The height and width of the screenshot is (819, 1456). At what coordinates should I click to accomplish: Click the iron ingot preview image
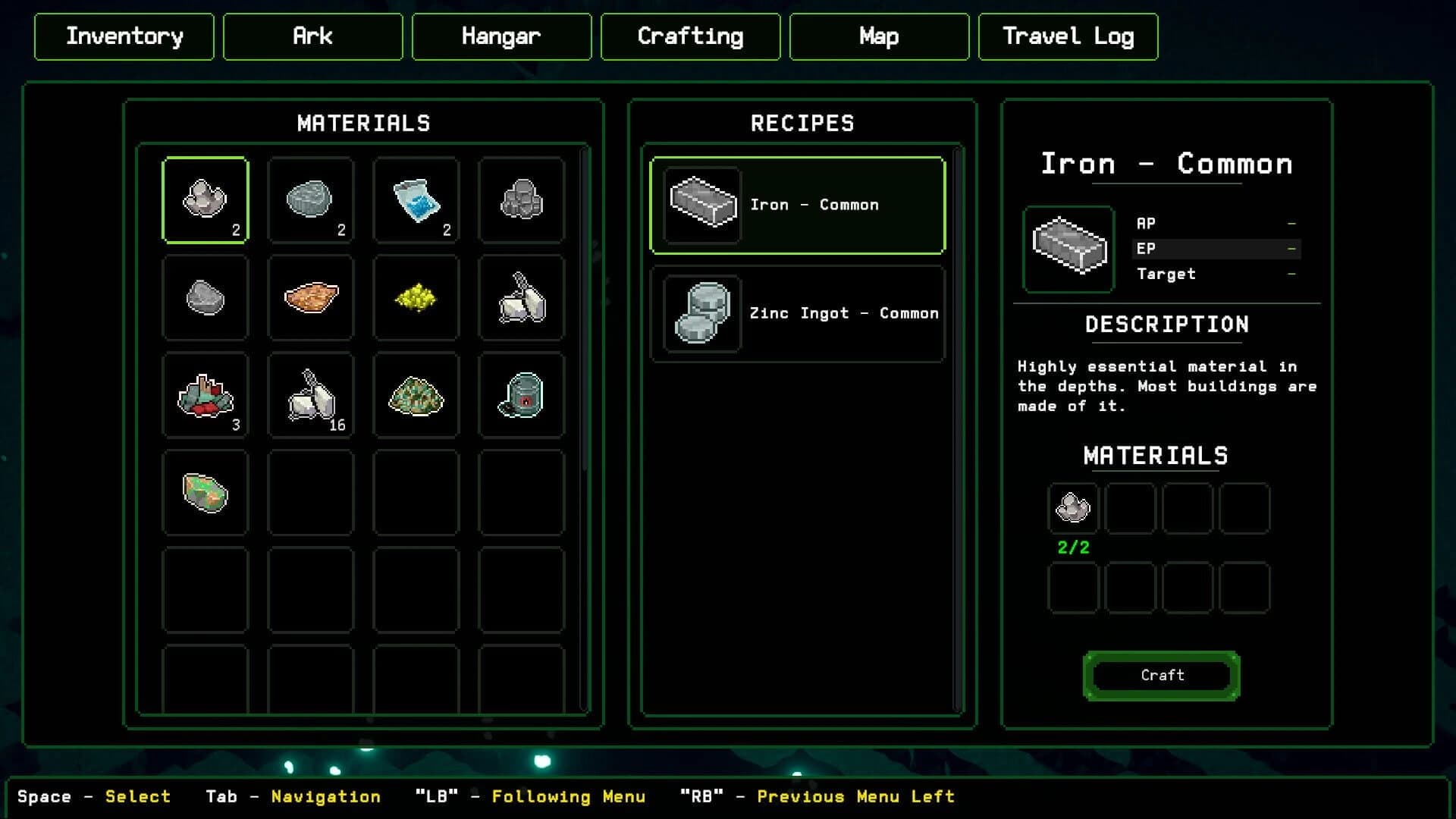coord(1067,250)
